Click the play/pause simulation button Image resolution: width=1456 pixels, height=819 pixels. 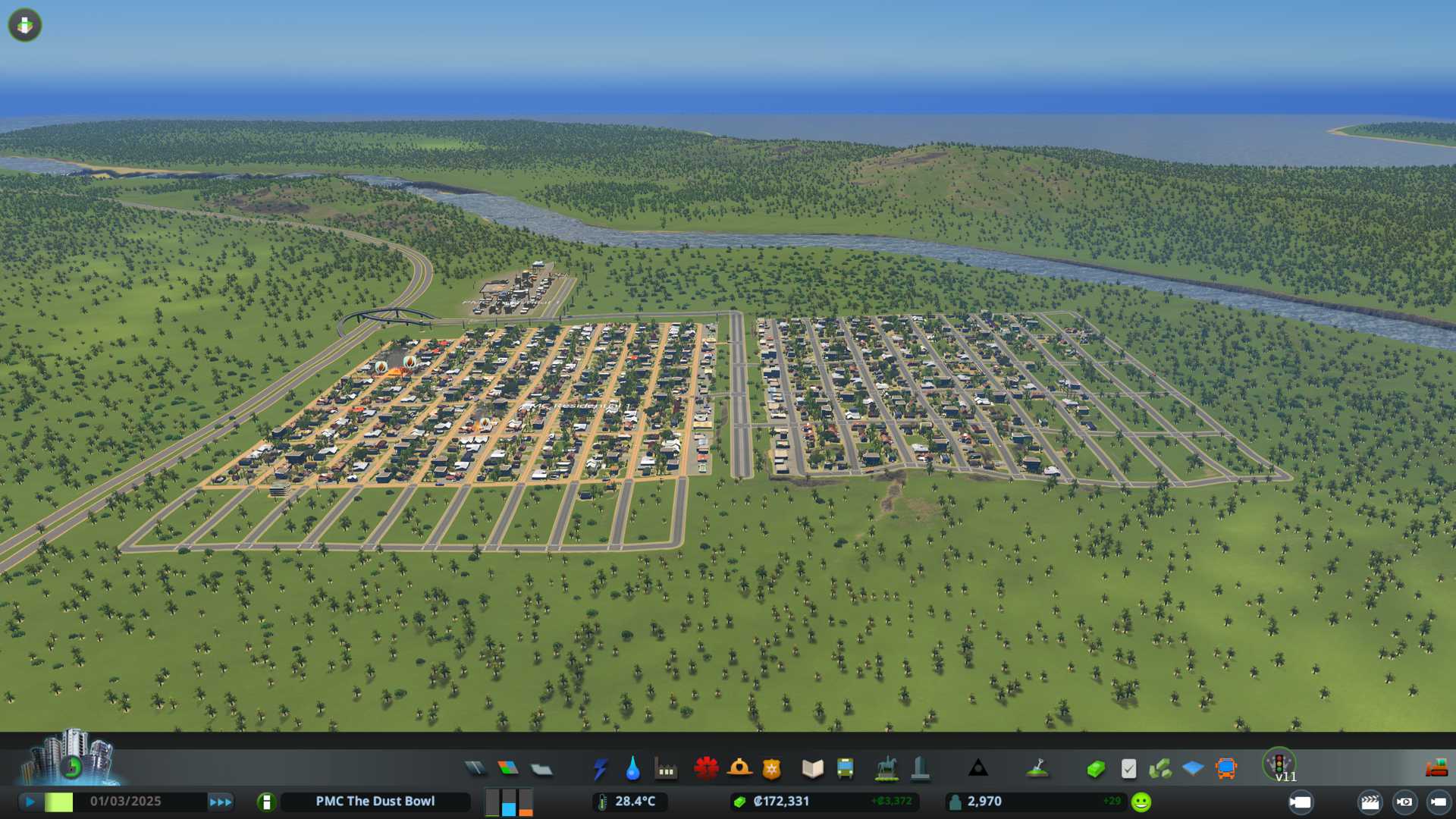pyautogui.click(x=30, y=802)
